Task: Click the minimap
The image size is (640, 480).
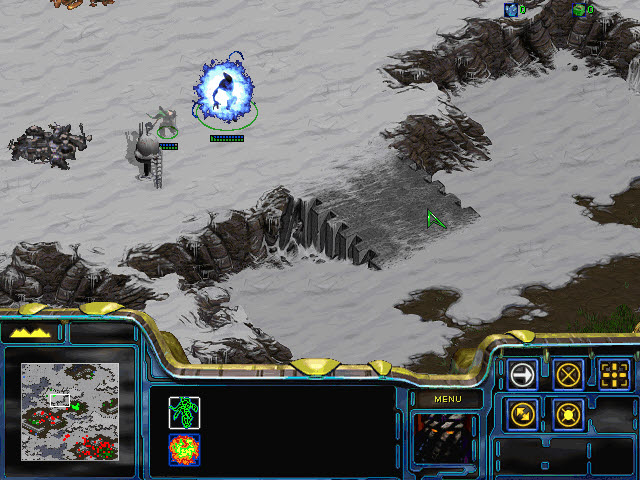Action: [70, 412]
